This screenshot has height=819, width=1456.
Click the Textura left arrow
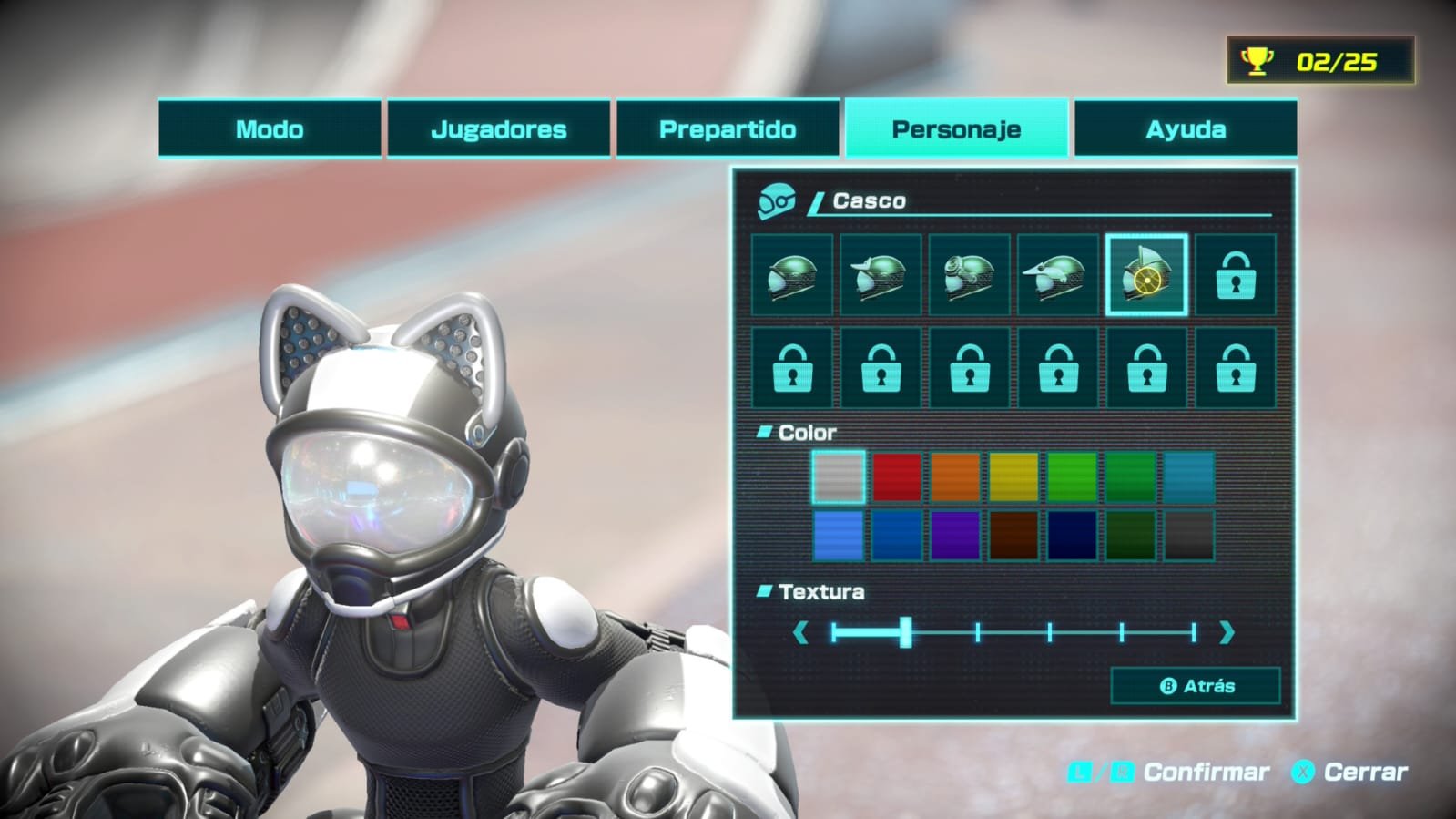[800, 632]
